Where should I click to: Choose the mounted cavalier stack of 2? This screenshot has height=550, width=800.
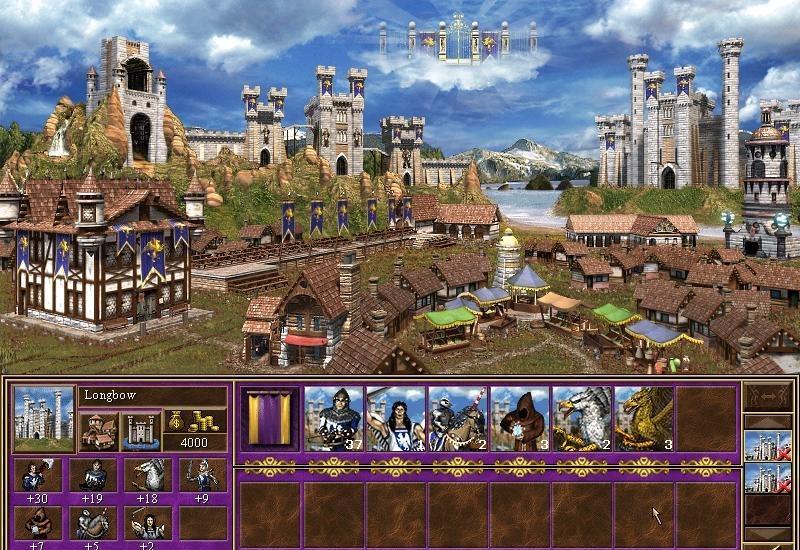457,418
